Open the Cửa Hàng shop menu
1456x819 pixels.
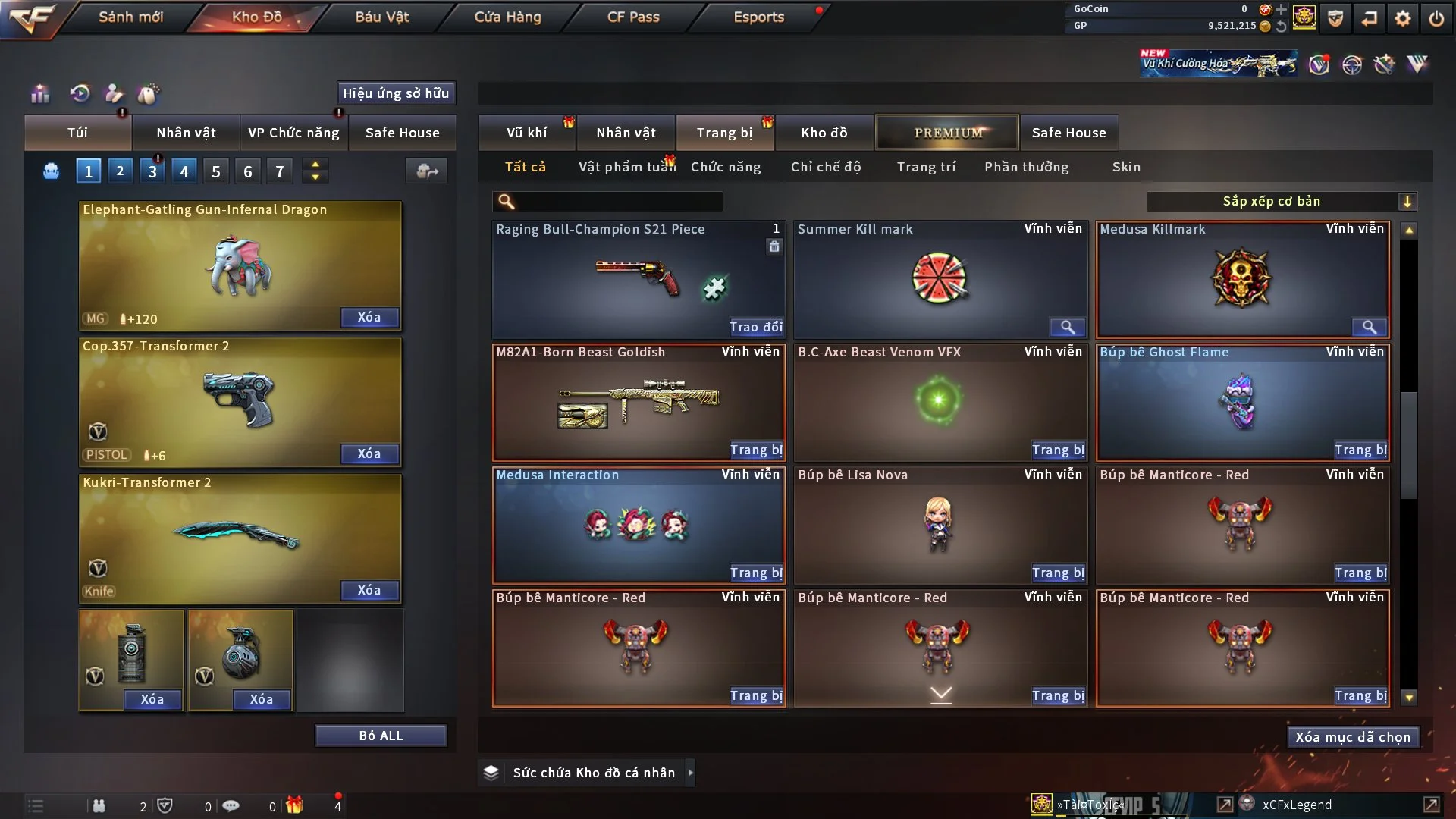507,17
